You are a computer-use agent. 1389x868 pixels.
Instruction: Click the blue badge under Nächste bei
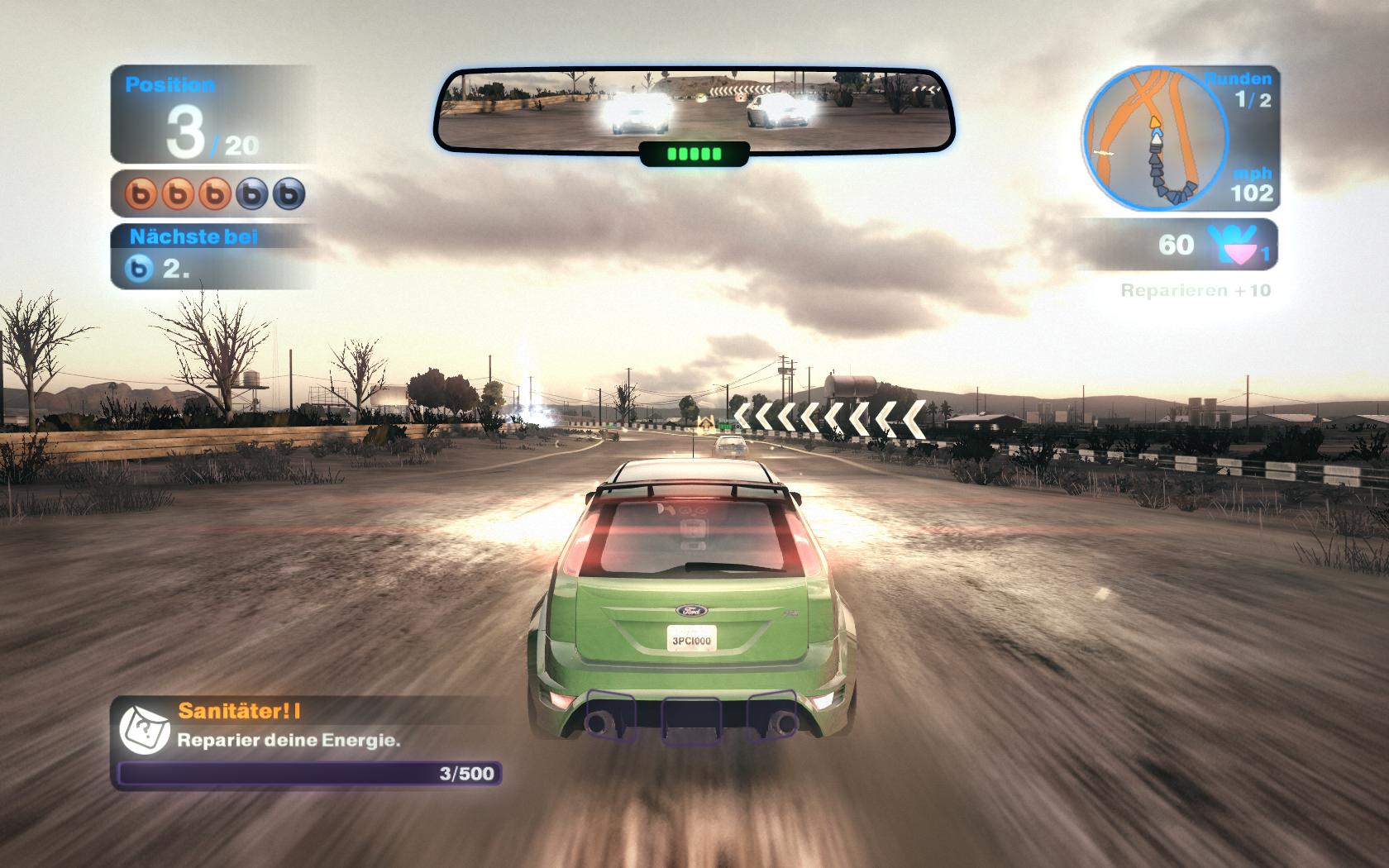(x=140, y=269)
